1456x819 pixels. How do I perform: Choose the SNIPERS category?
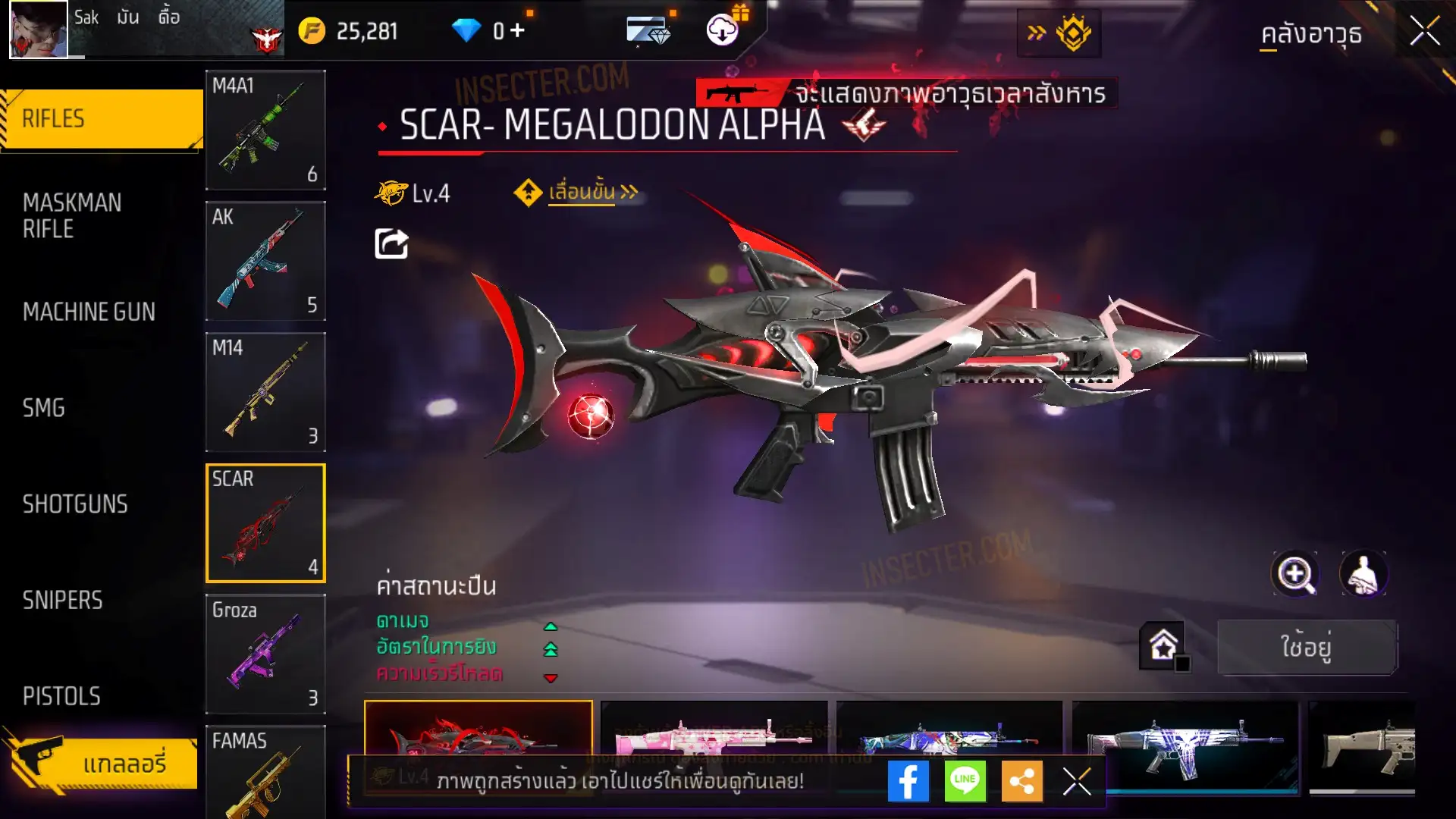[62, 601]
